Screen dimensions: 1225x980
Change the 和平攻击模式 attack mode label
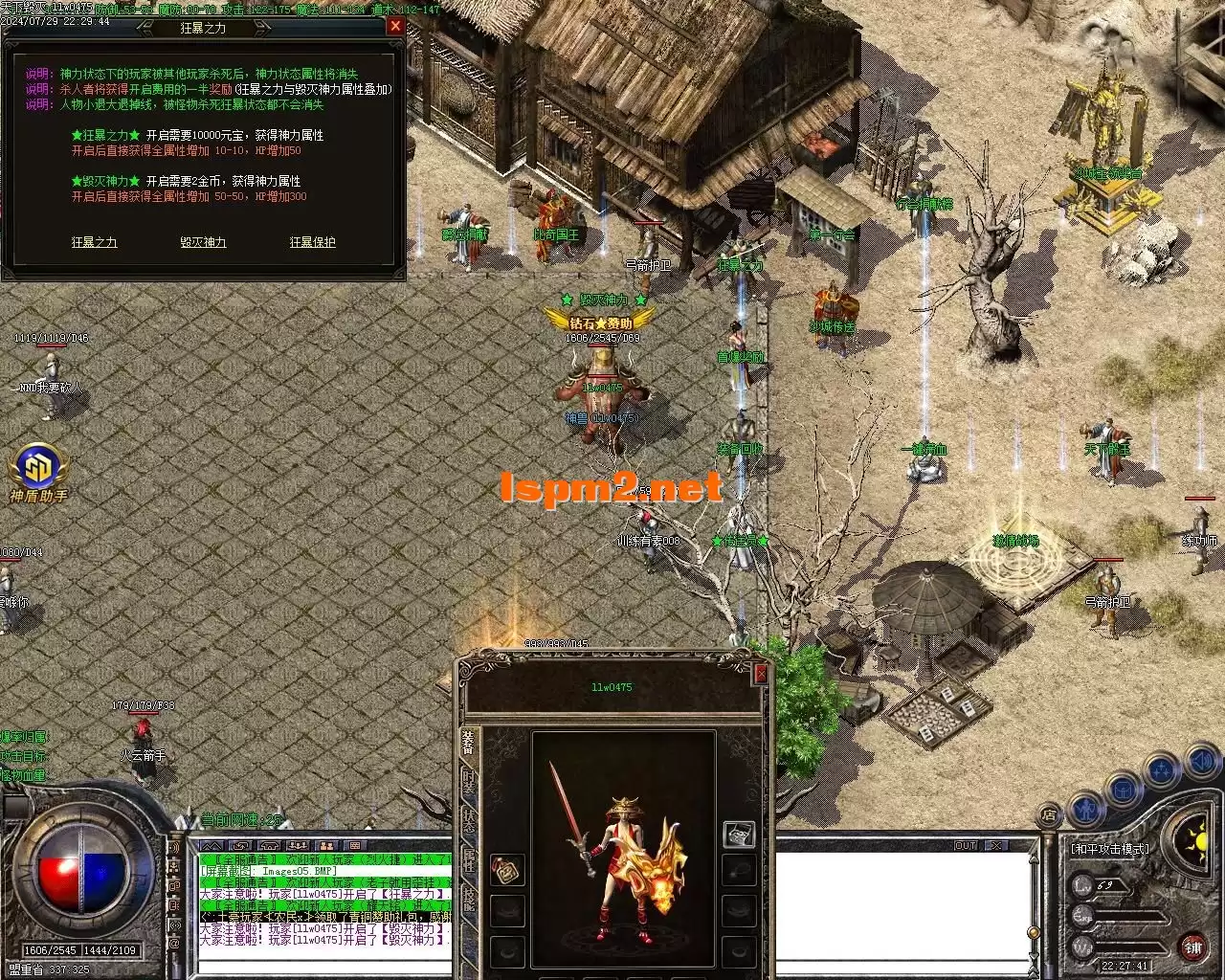tap(1109, 850)
